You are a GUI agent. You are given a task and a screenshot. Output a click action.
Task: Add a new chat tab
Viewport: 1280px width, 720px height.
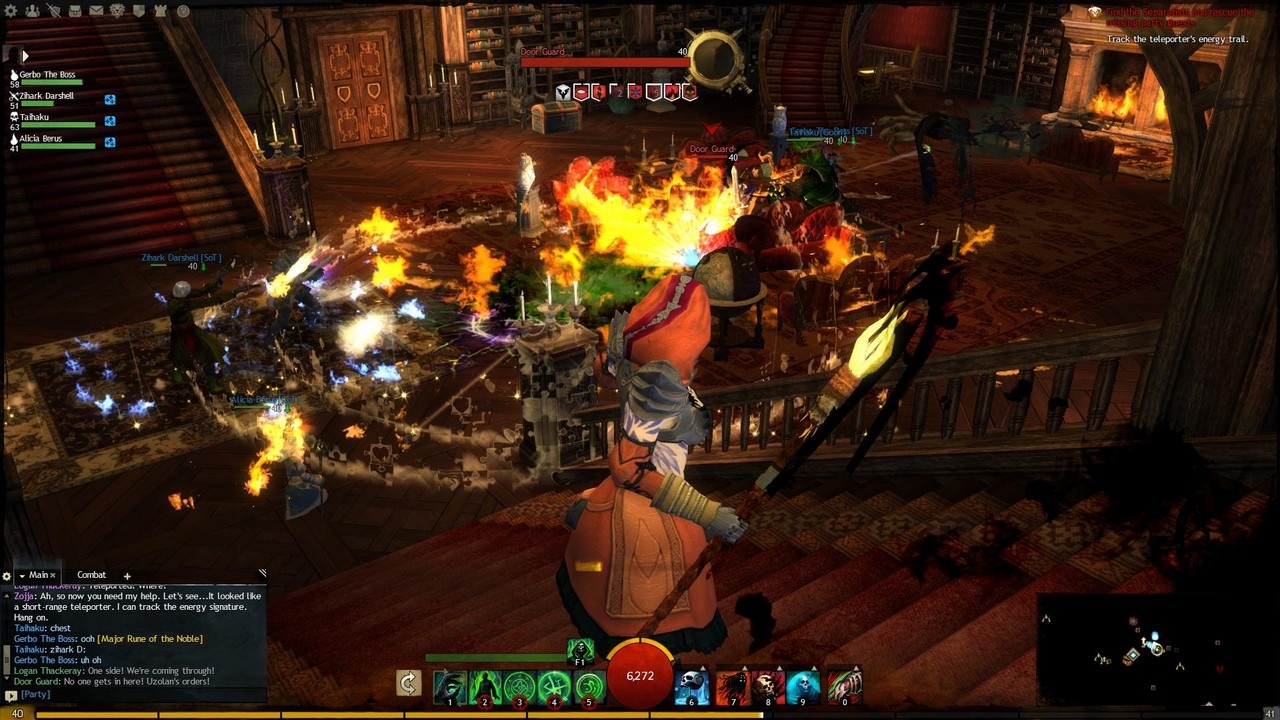[x=127, y=576]
